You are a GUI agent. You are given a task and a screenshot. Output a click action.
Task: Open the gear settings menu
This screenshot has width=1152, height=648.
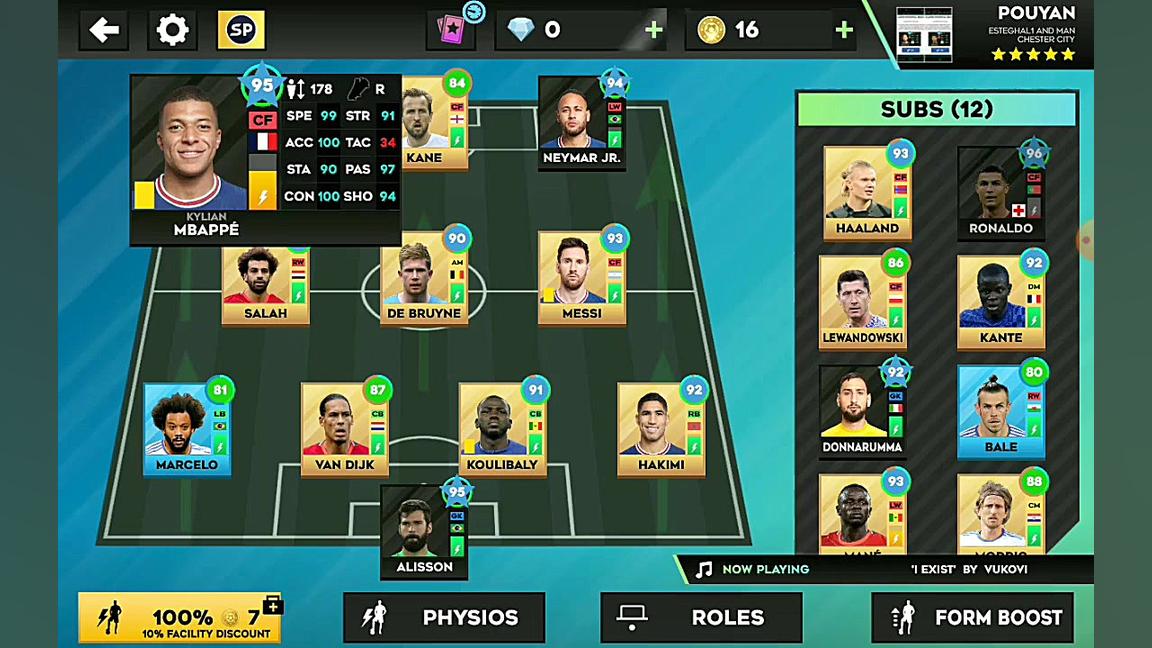[x=172, y=30]
